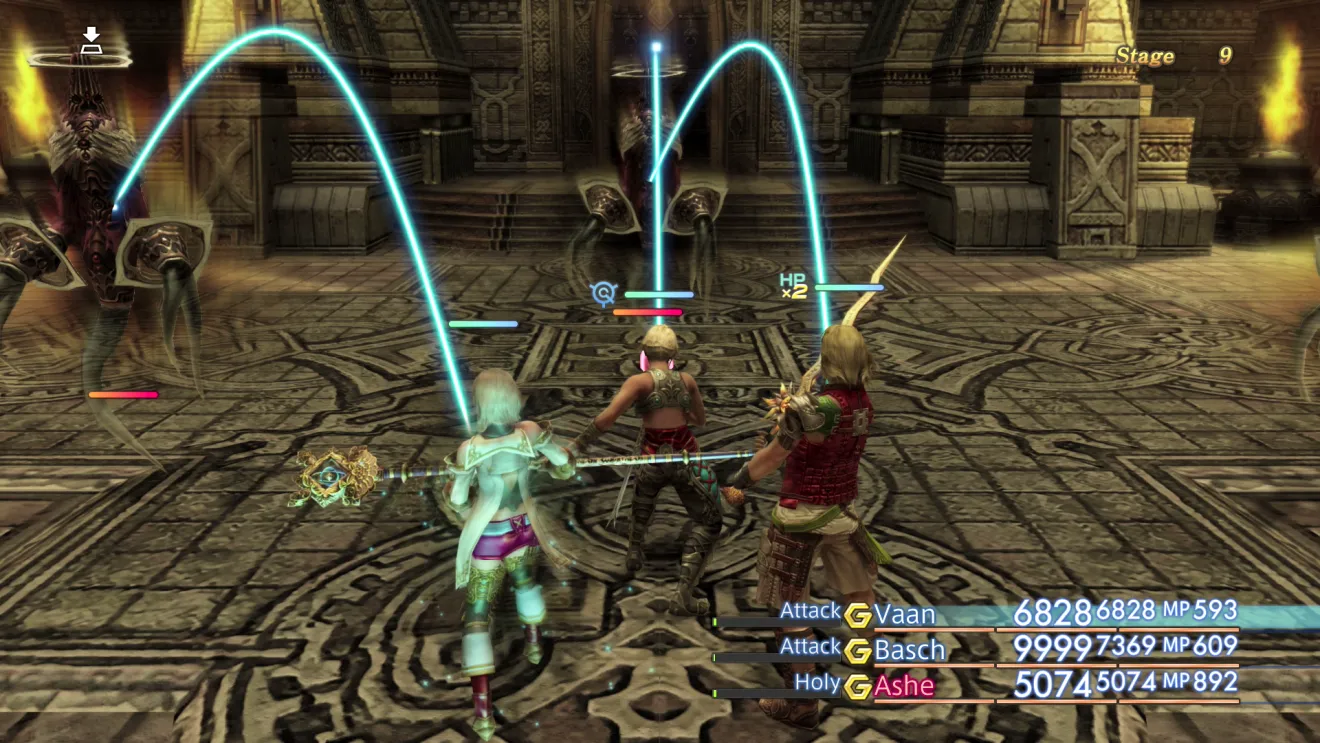Toggle the gambit icon next to Basch
Viewport: 1320px width, 743px height.
858,651
